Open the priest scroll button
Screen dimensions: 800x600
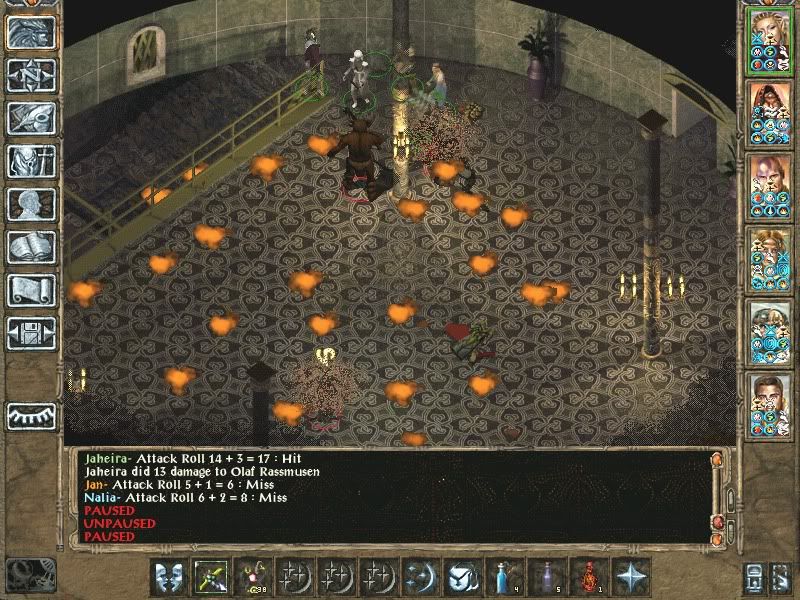(32, 290)
